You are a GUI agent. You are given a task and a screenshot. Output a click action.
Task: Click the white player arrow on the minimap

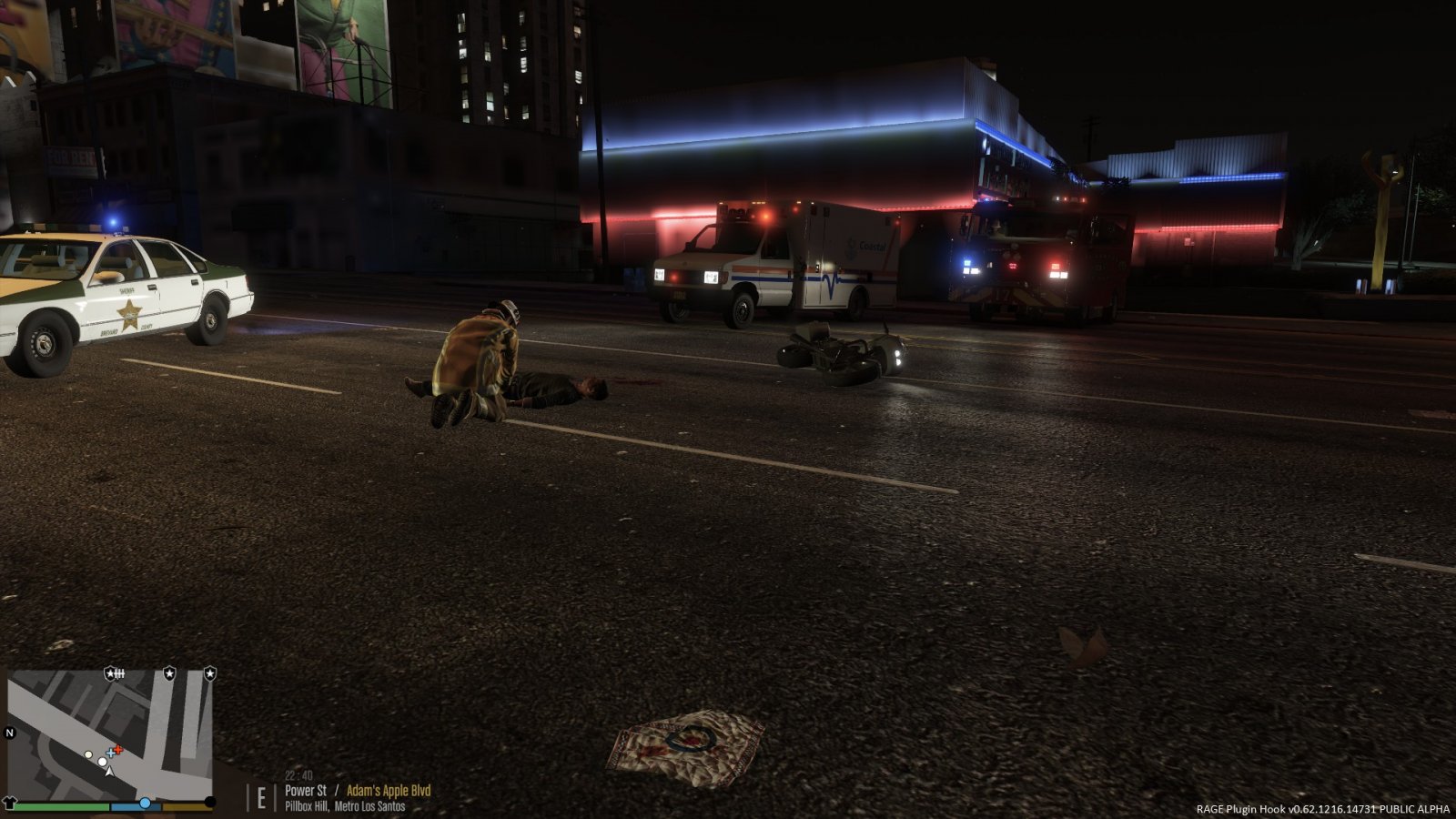[x=109, y=771]
